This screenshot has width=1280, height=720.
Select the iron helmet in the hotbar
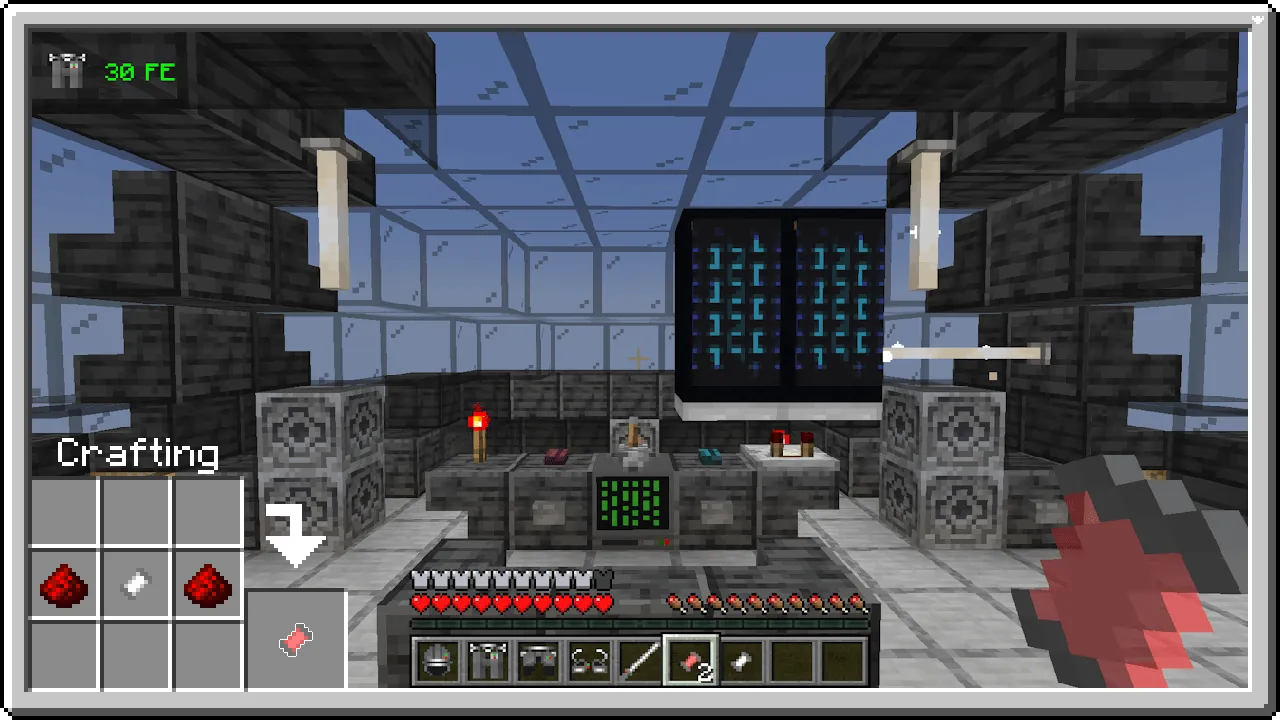pos(437,661)
